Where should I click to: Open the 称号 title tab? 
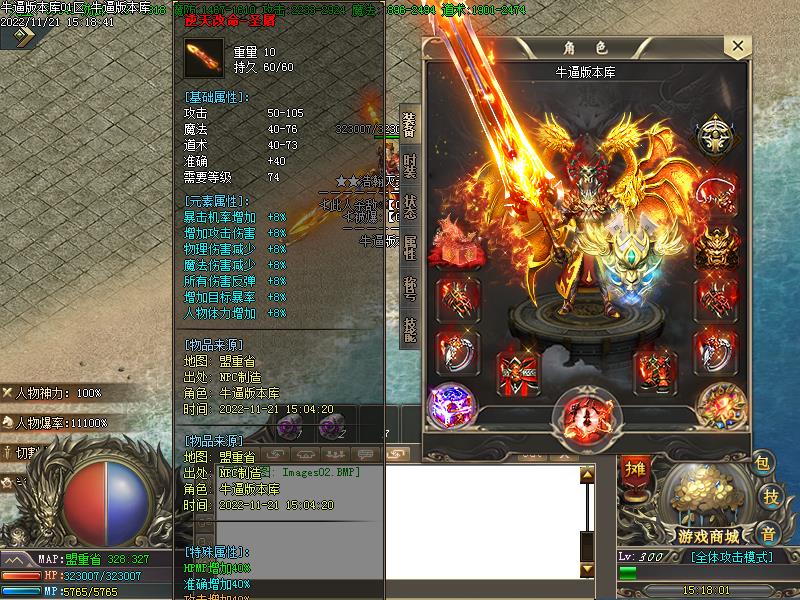pos(409,287)
